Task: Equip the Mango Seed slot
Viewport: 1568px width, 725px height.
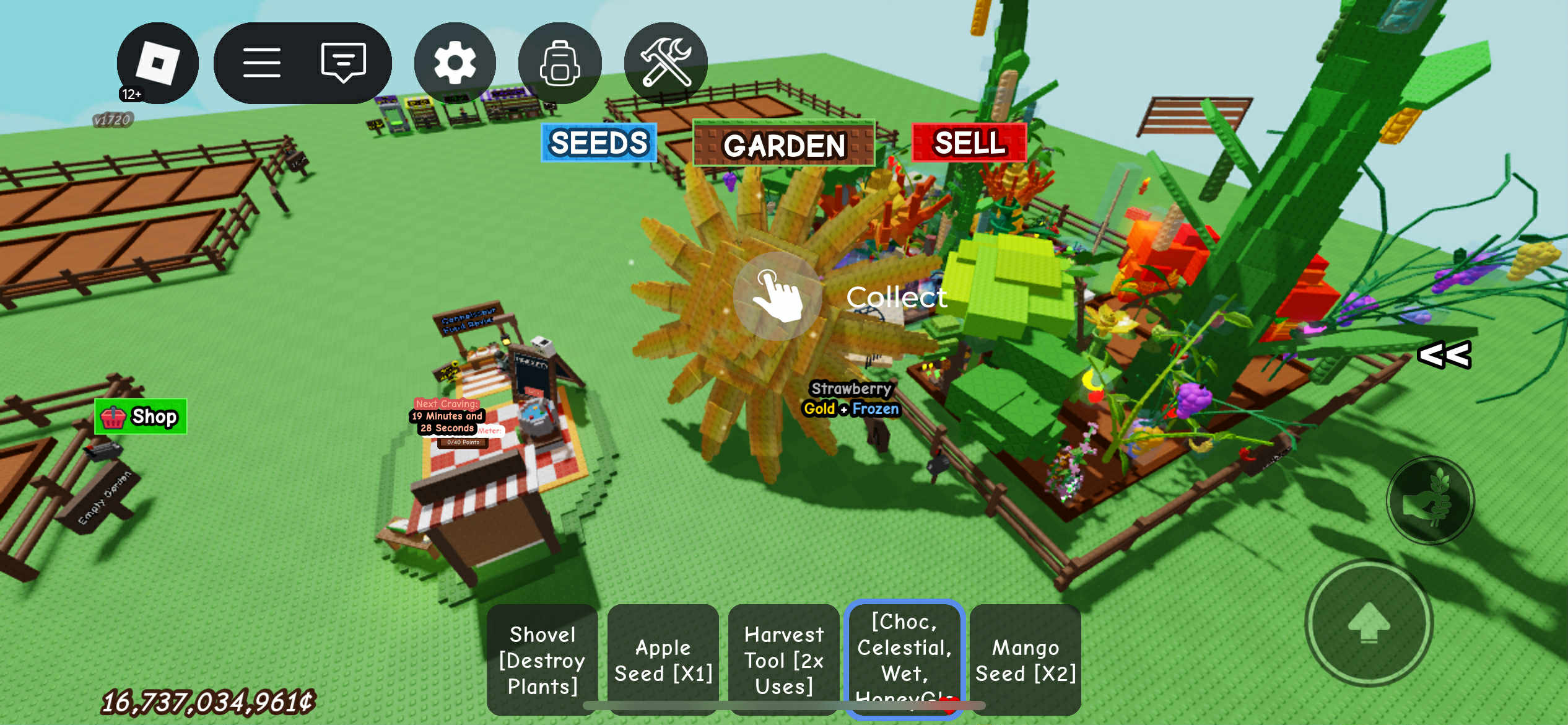Action: (x=1026, y=660)
